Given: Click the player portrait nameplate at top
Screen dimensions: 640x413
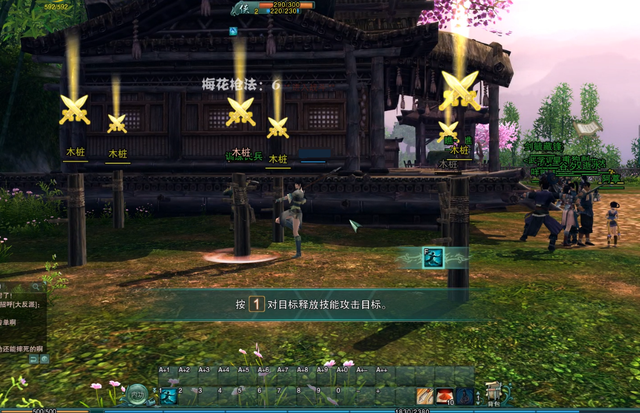Looking at the screenshot, I should click(243, 8).
